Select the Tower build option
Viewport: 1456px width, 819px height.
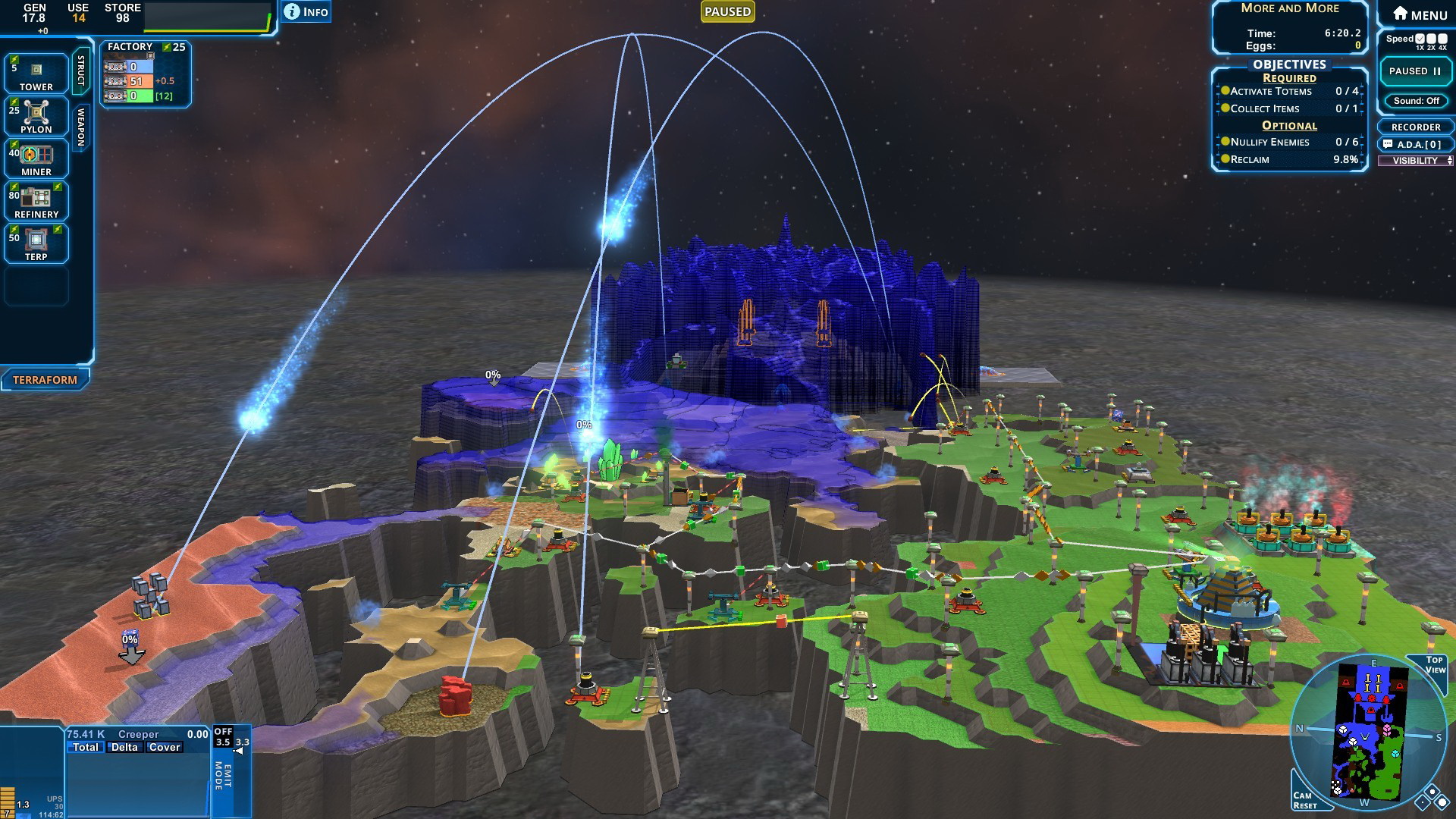click(36, 74)
